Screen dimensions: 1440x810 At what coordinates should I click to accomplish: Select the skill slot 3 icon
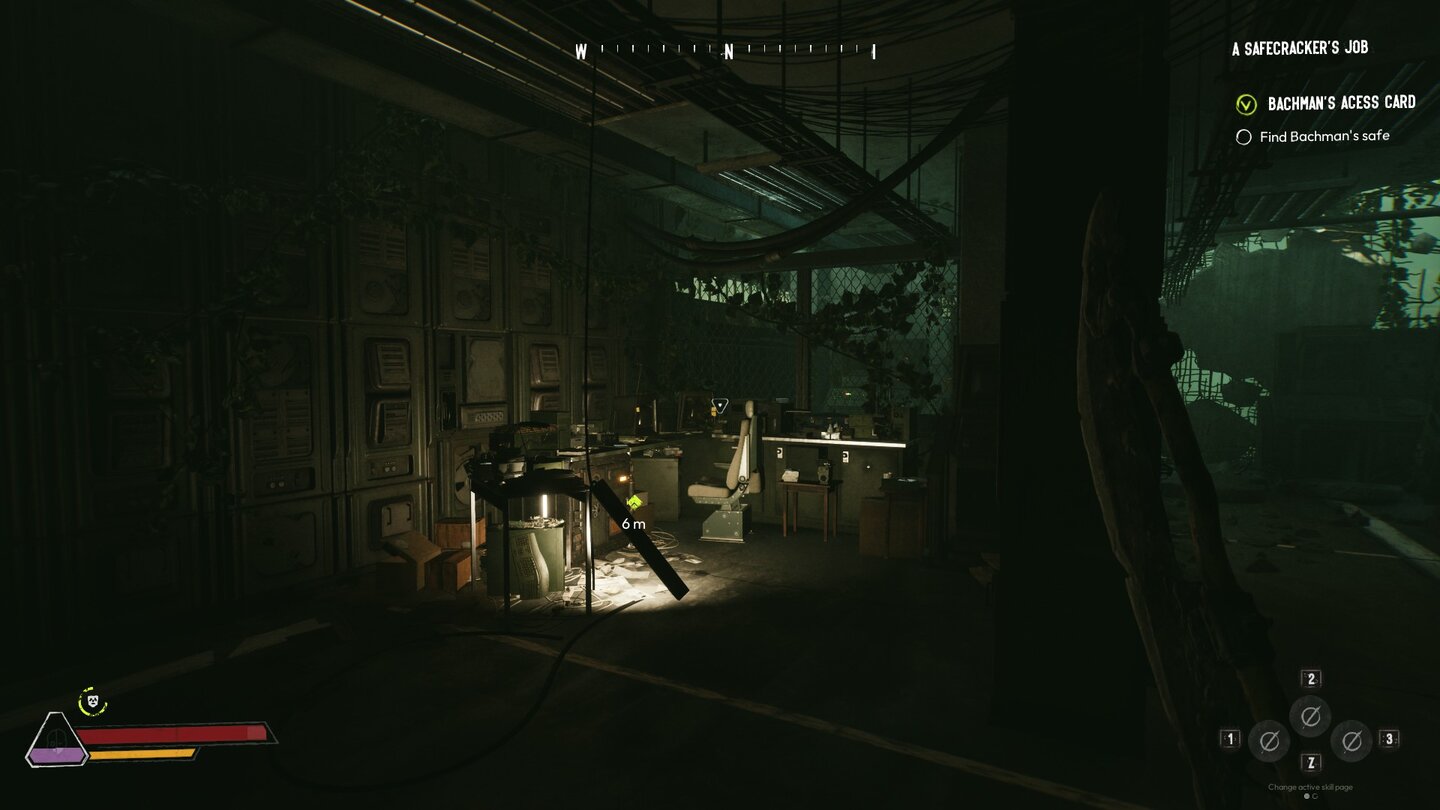(x=1350, y=740)
